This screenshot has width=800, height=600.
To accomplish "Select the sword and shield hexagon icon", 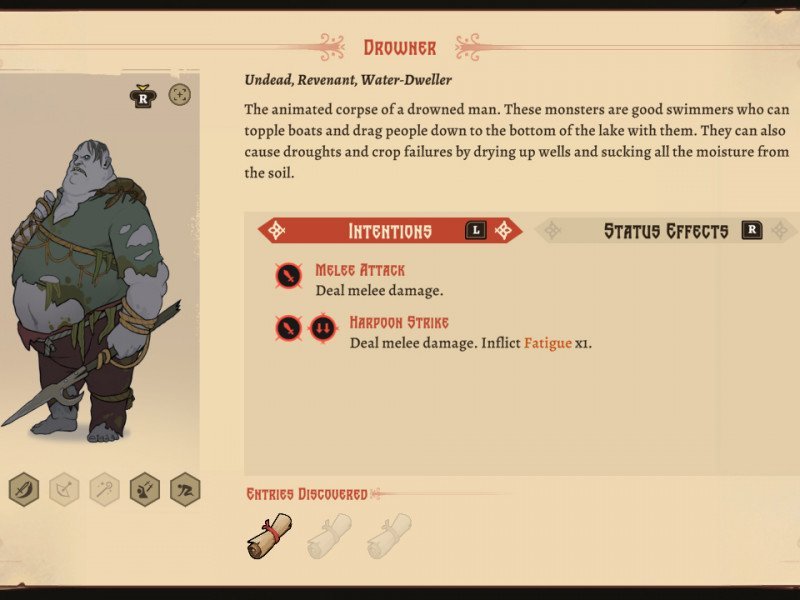I will pyautogui.click(x=24, y=489).
